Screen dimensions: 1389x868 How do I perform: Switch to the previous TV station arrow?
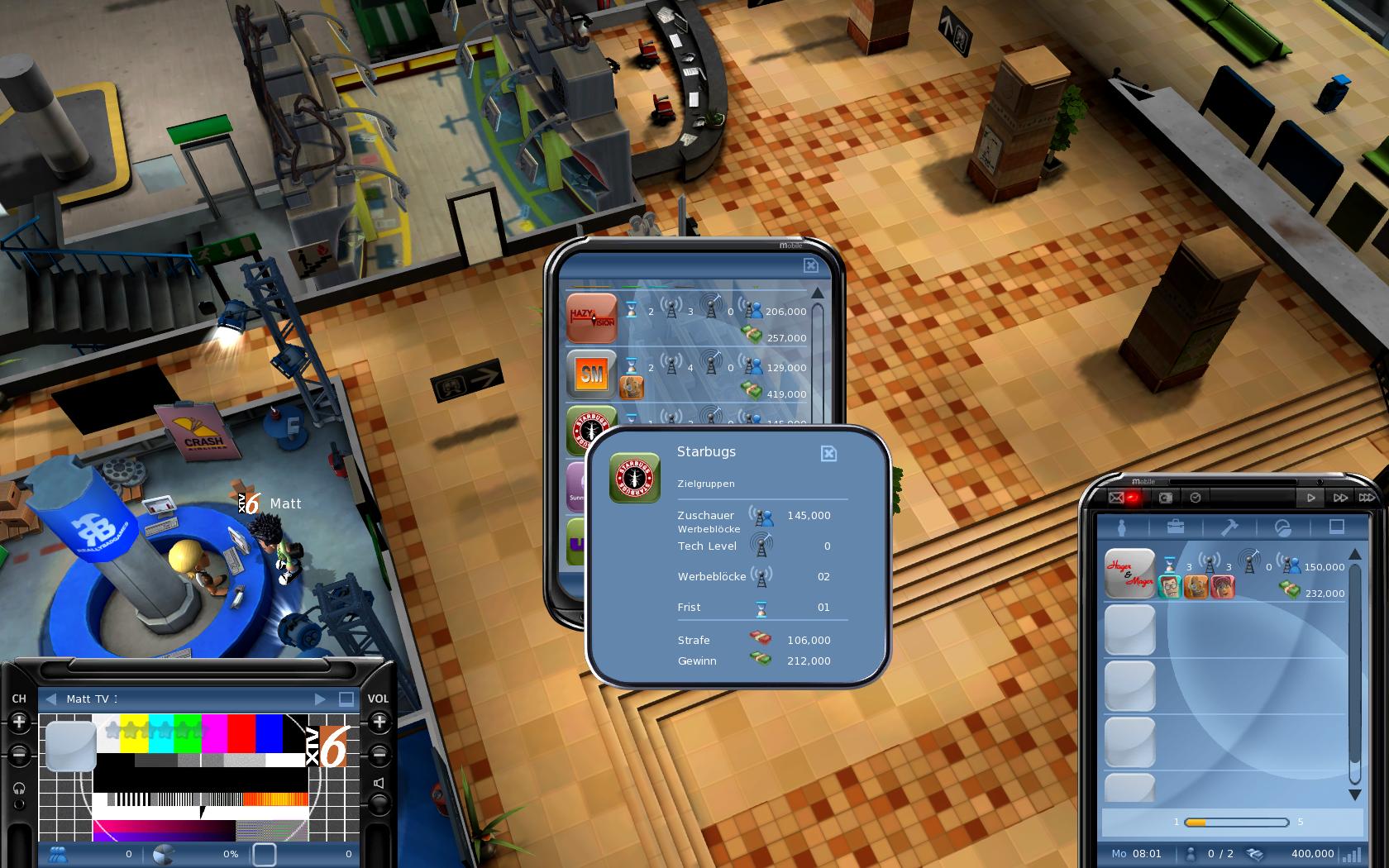(x=51, y=699)
